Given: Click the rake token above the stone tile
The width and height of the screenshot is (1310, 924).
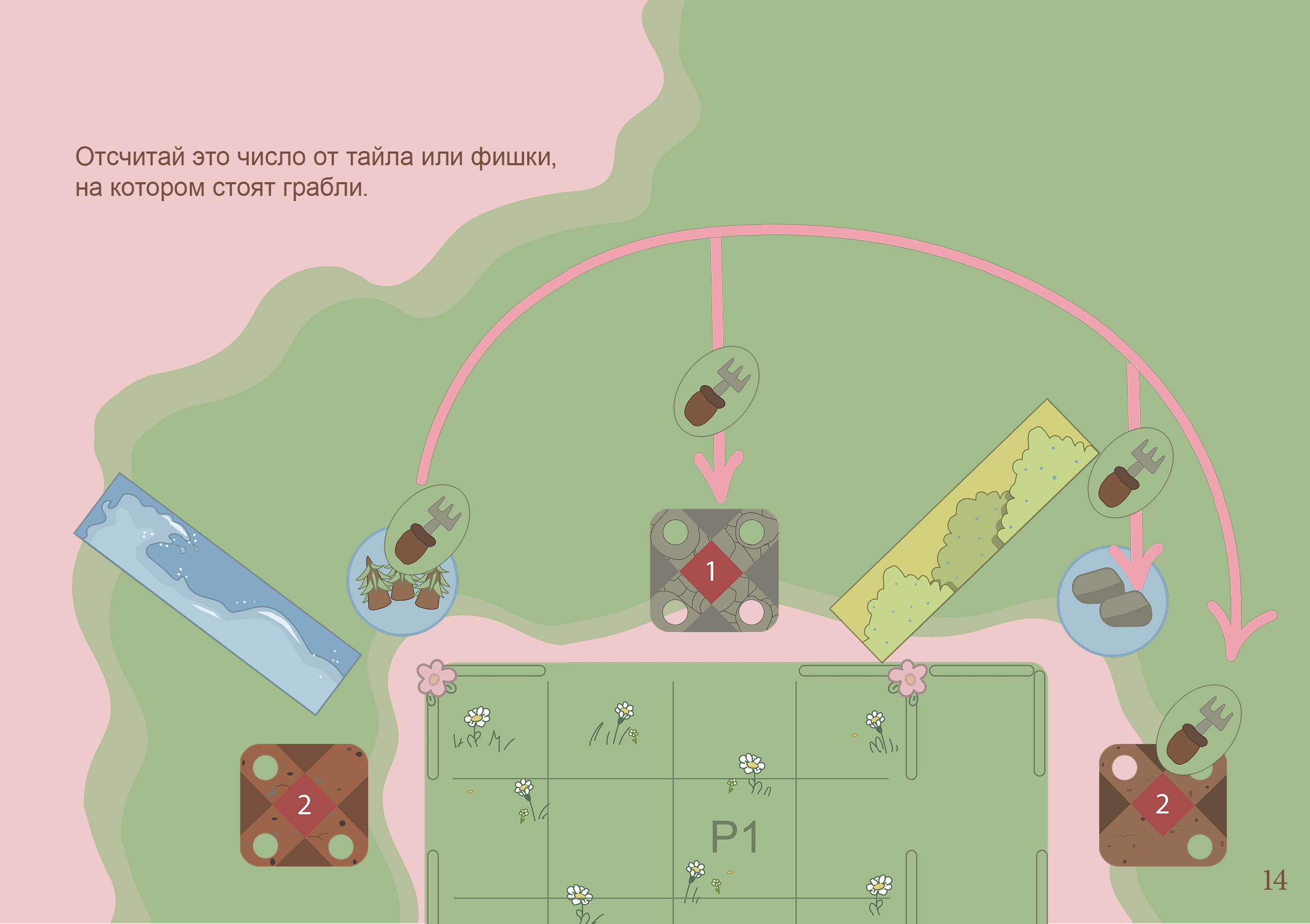Looking at the screenshot, I should point(716,391).
